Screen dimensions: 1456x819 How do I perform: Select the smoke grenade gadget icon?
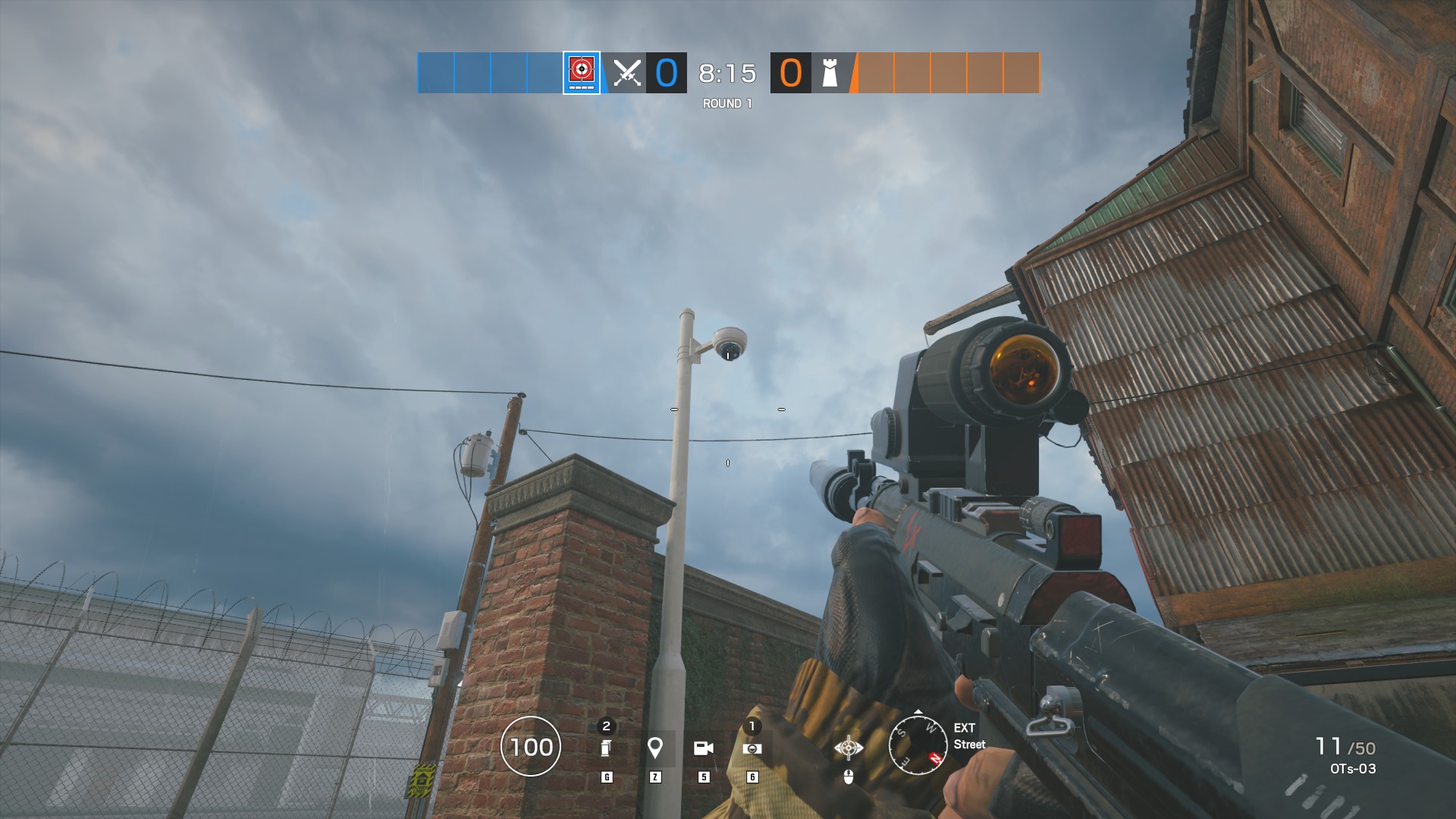click(x=605, y=747)
